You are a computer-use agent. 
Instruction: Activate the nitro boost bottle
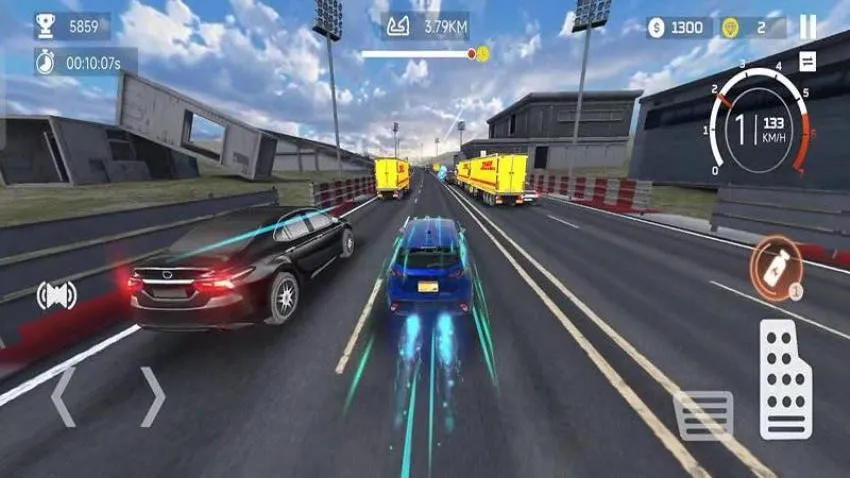tap(777, 267)
